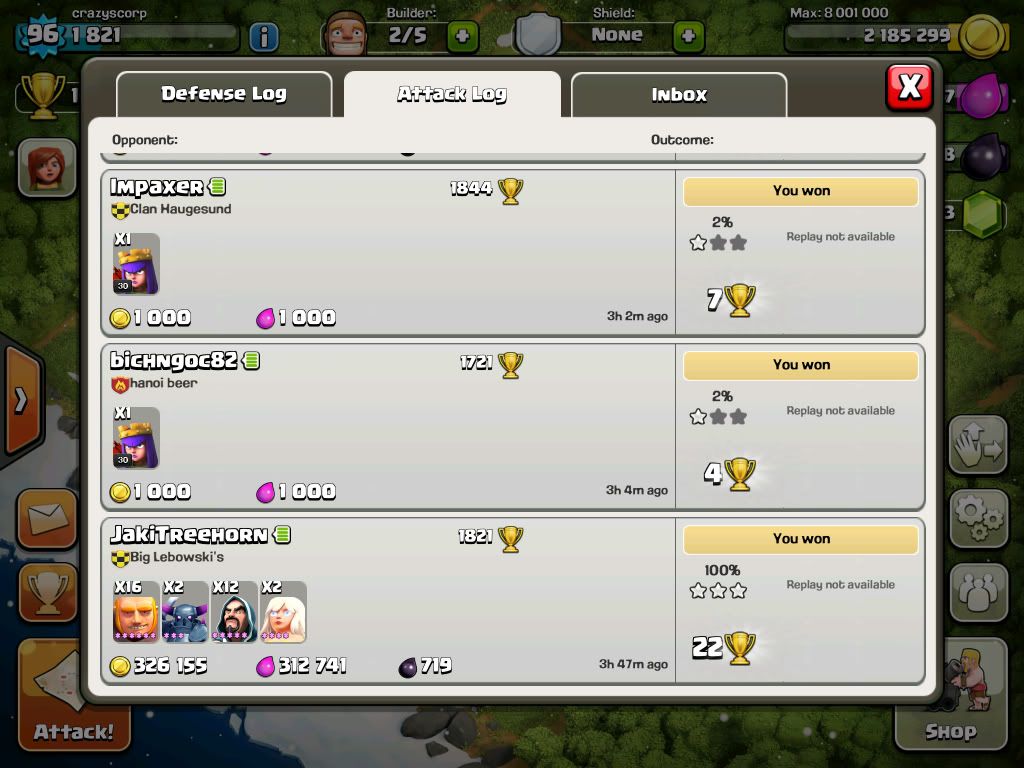Click the green badge beside JakiTreehorn
1024x768 pixels.
283,535
